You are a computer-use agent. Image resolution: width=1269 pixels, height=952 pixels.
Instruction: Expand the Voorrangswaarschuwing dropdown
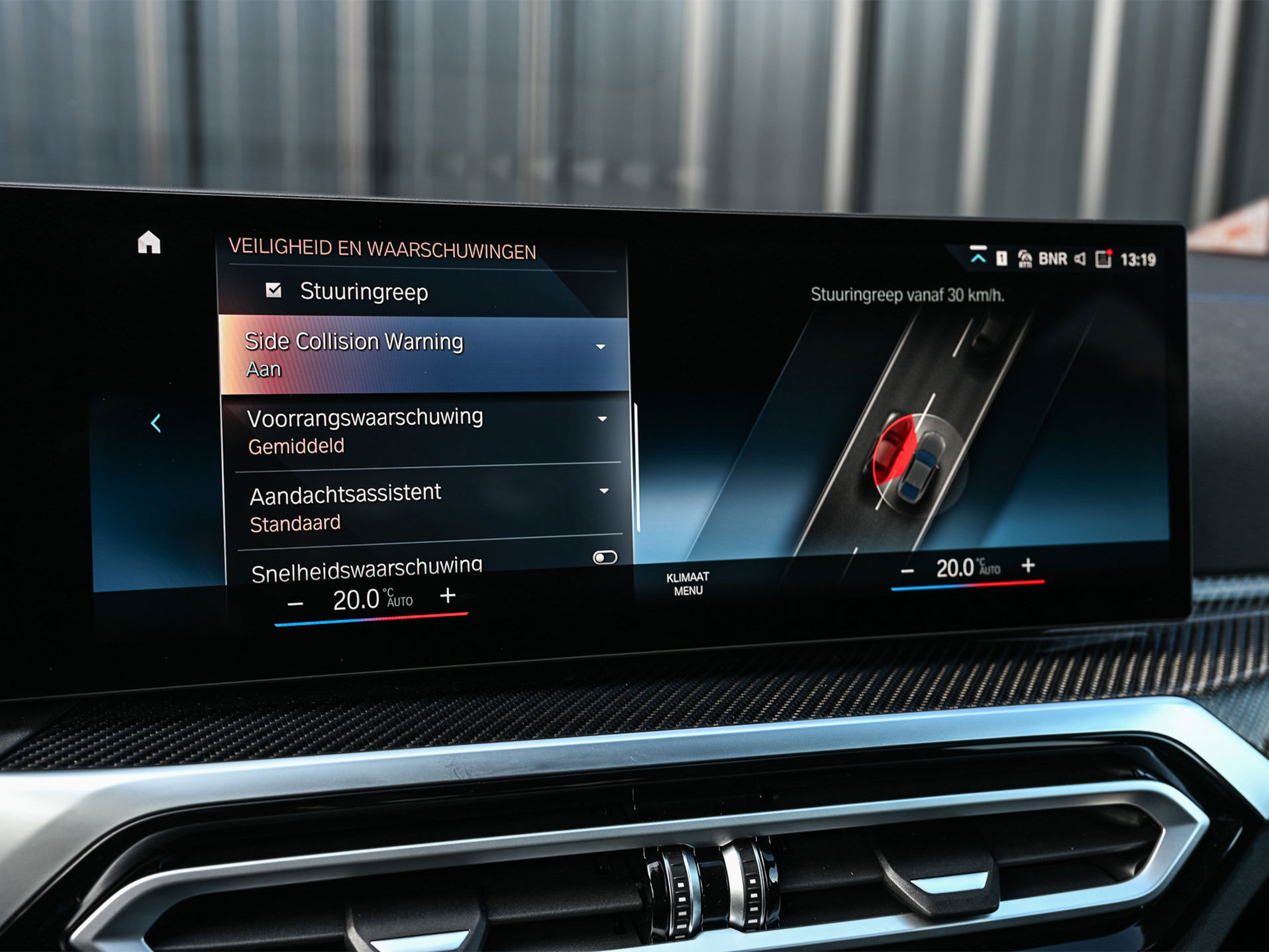[x=601, y=419]
